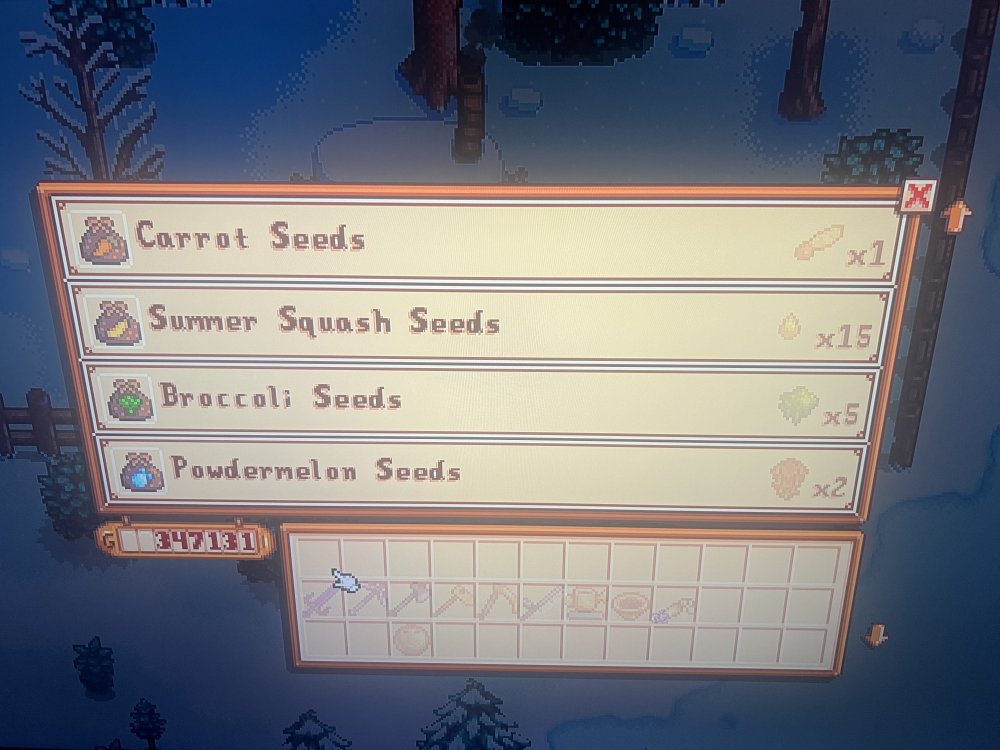This screenshot has width=1000, height=750.
Task: Select the Summer Squash Seeds row
Action: 480,323
